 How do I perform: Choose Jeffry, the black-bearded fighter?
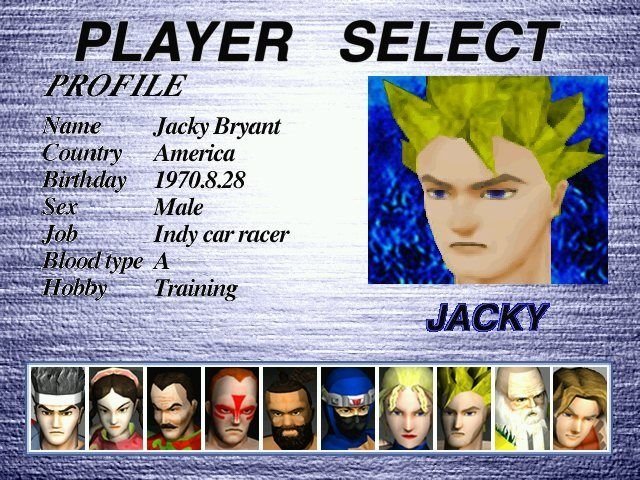(290, 408)
